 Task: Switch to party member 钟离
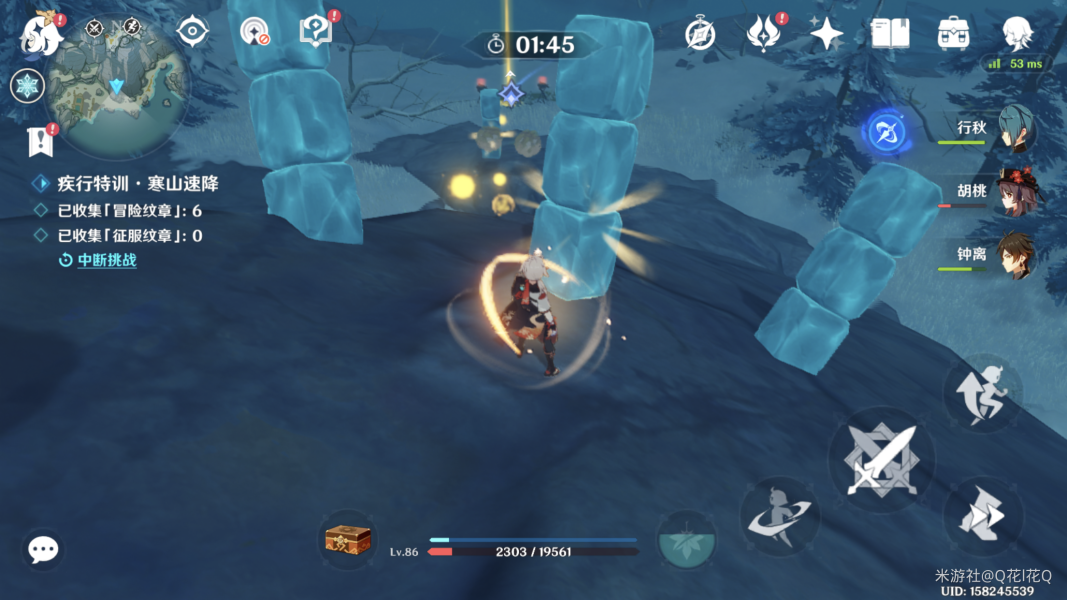1014,256
